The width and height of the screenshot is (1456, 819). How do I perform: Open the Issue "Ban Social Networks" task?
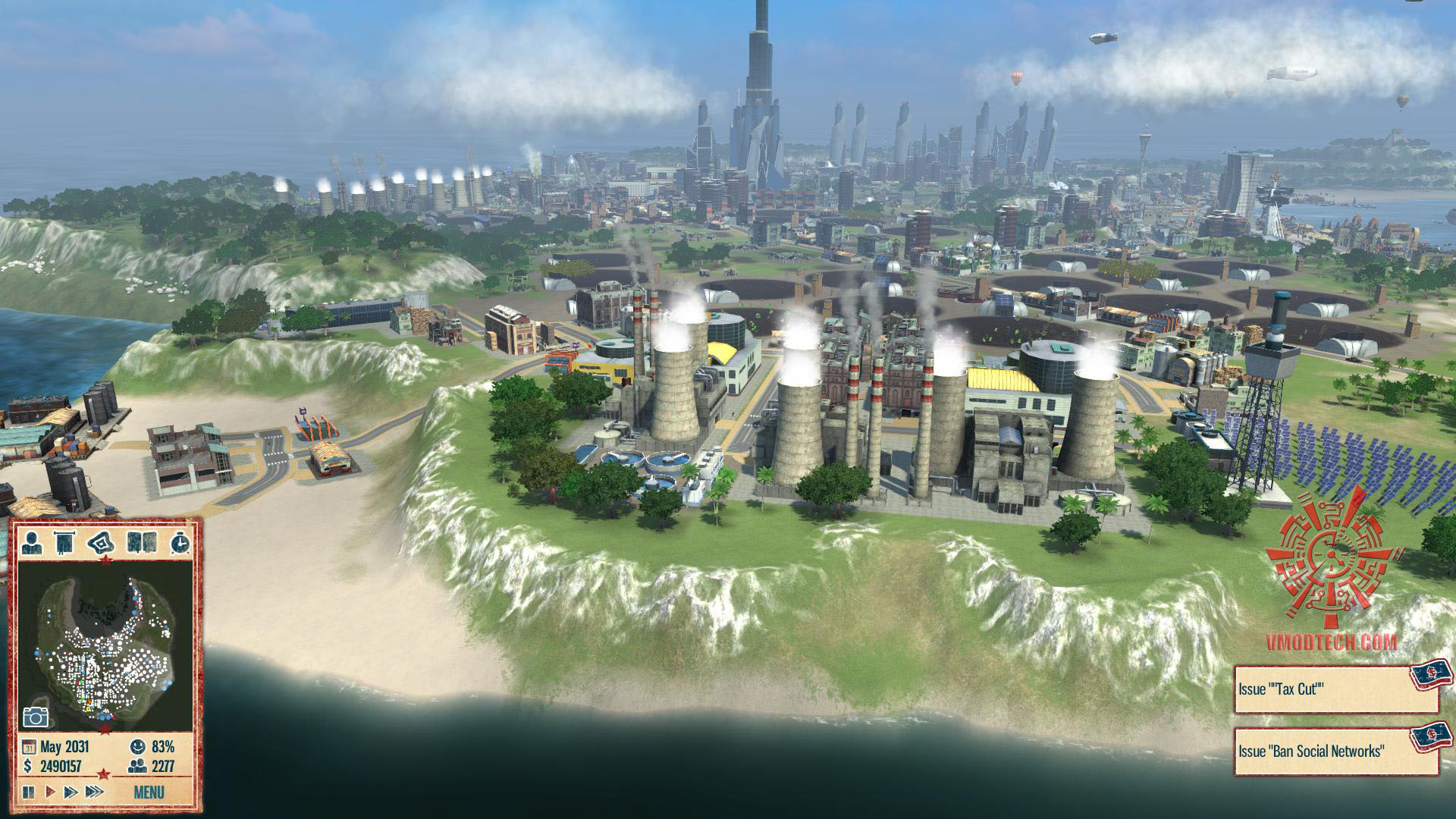tap(1335, 752)
